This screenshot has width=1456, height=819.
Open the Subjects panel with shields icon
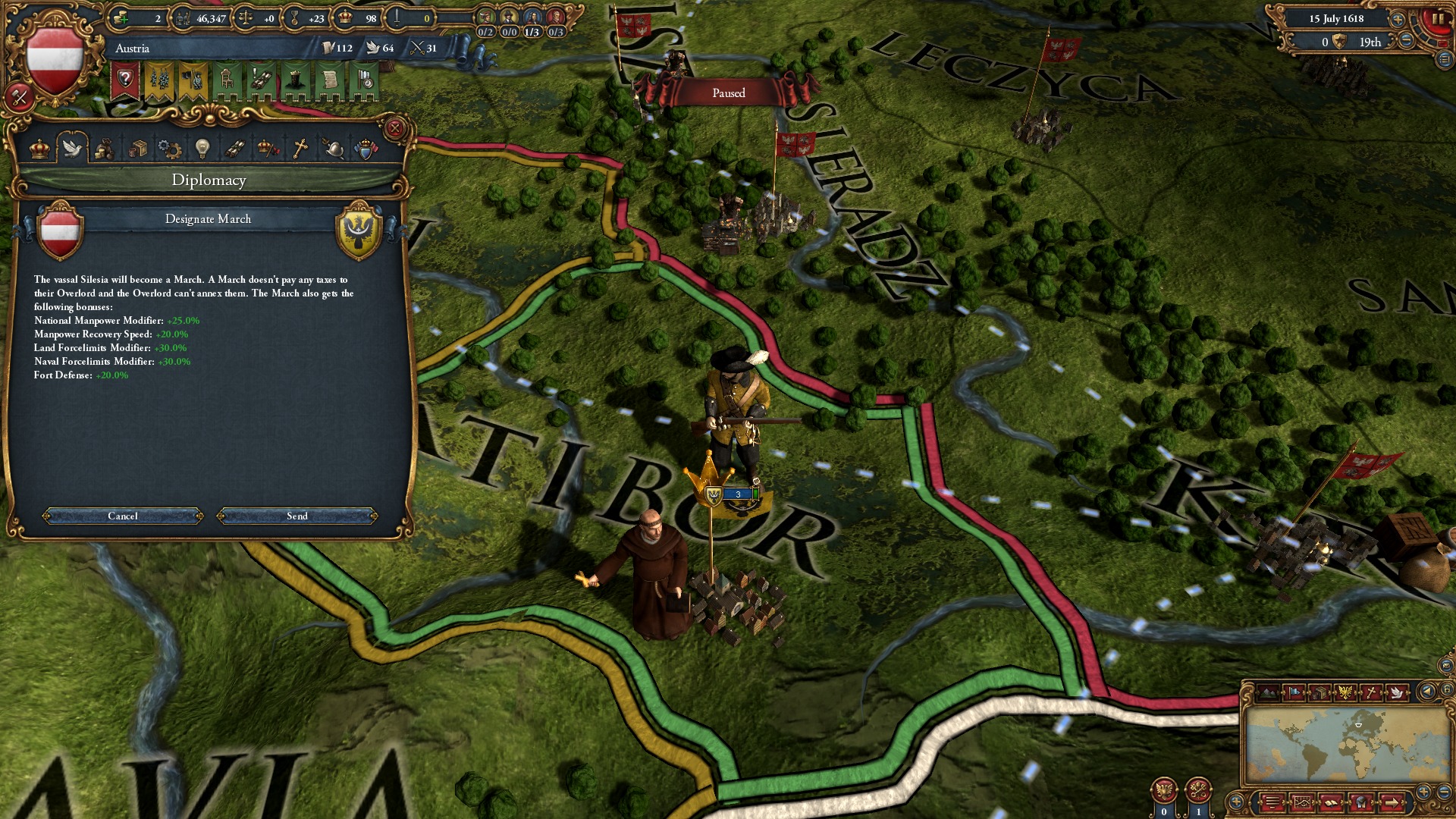(366, 149)
